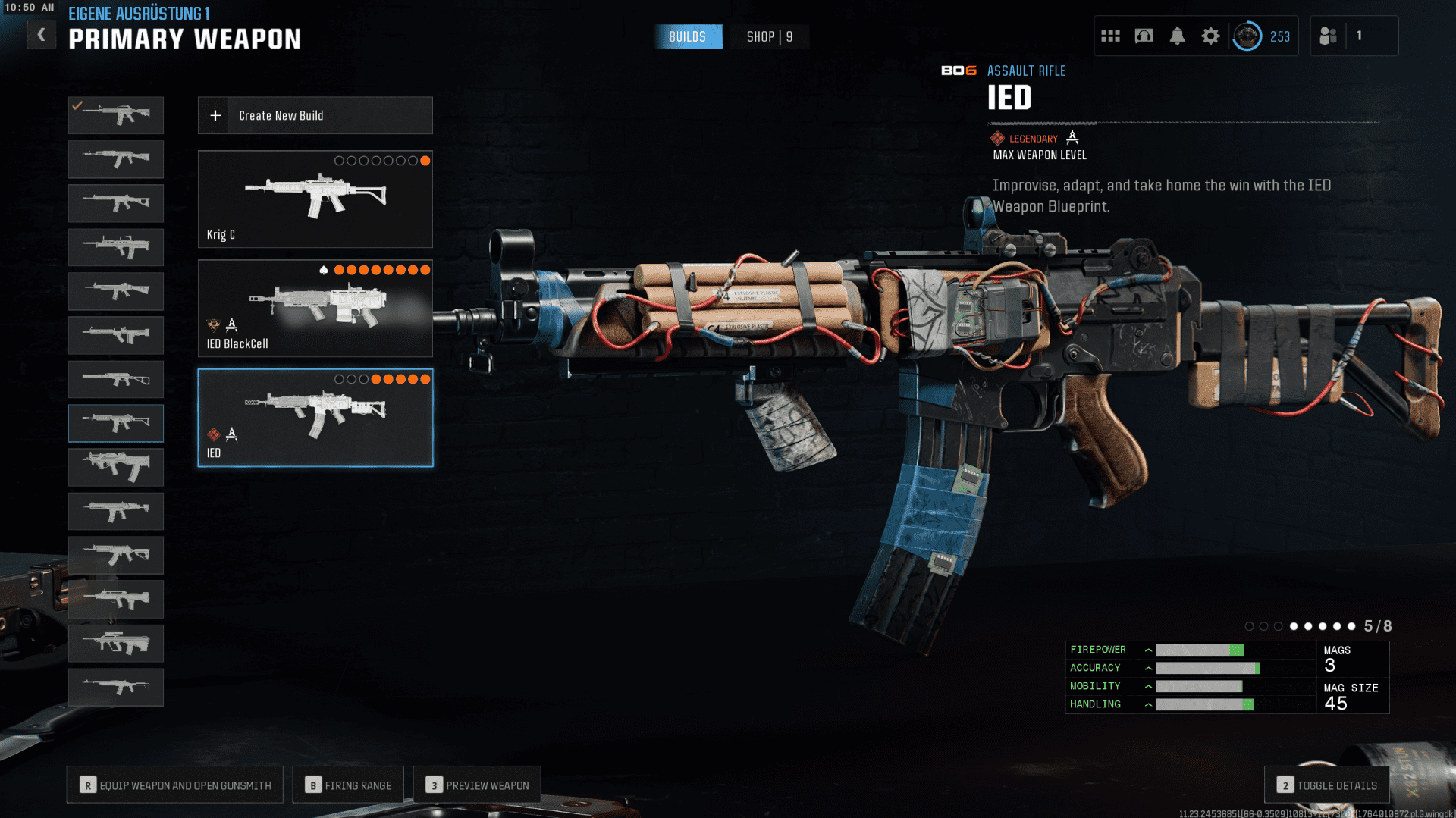Enter the Firing Range
Screen dimensions: 1456x818
click(348, 785)
